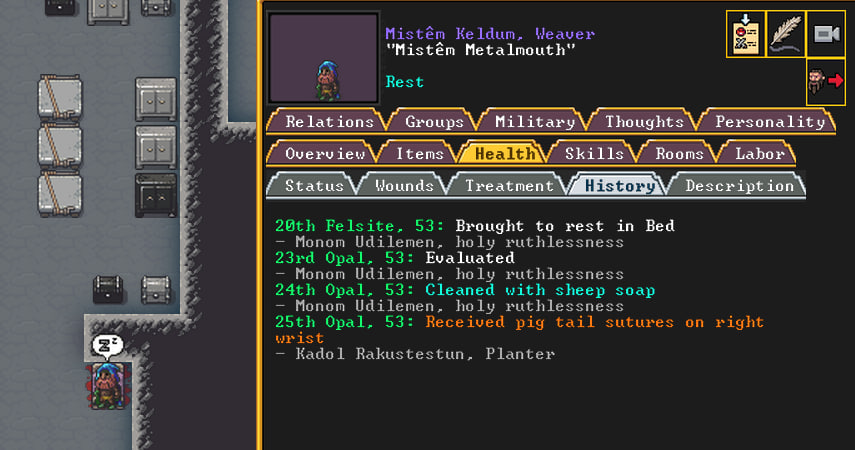The height and width of the screenshot is (450, 855).
Task: View the health Status sub-tab
Action: [314, 186]
